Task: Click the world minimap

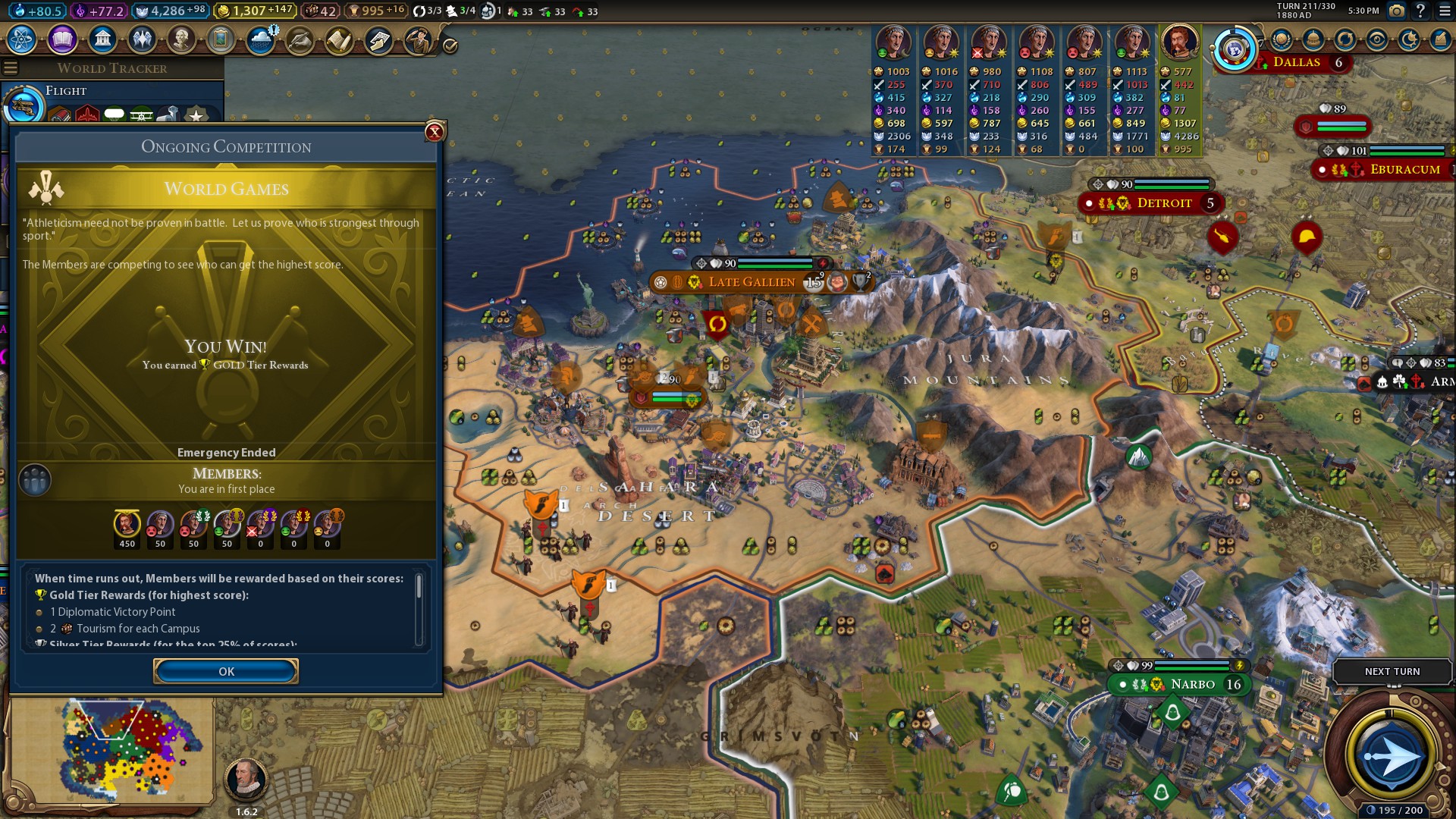Action: (x=112, y=751)
